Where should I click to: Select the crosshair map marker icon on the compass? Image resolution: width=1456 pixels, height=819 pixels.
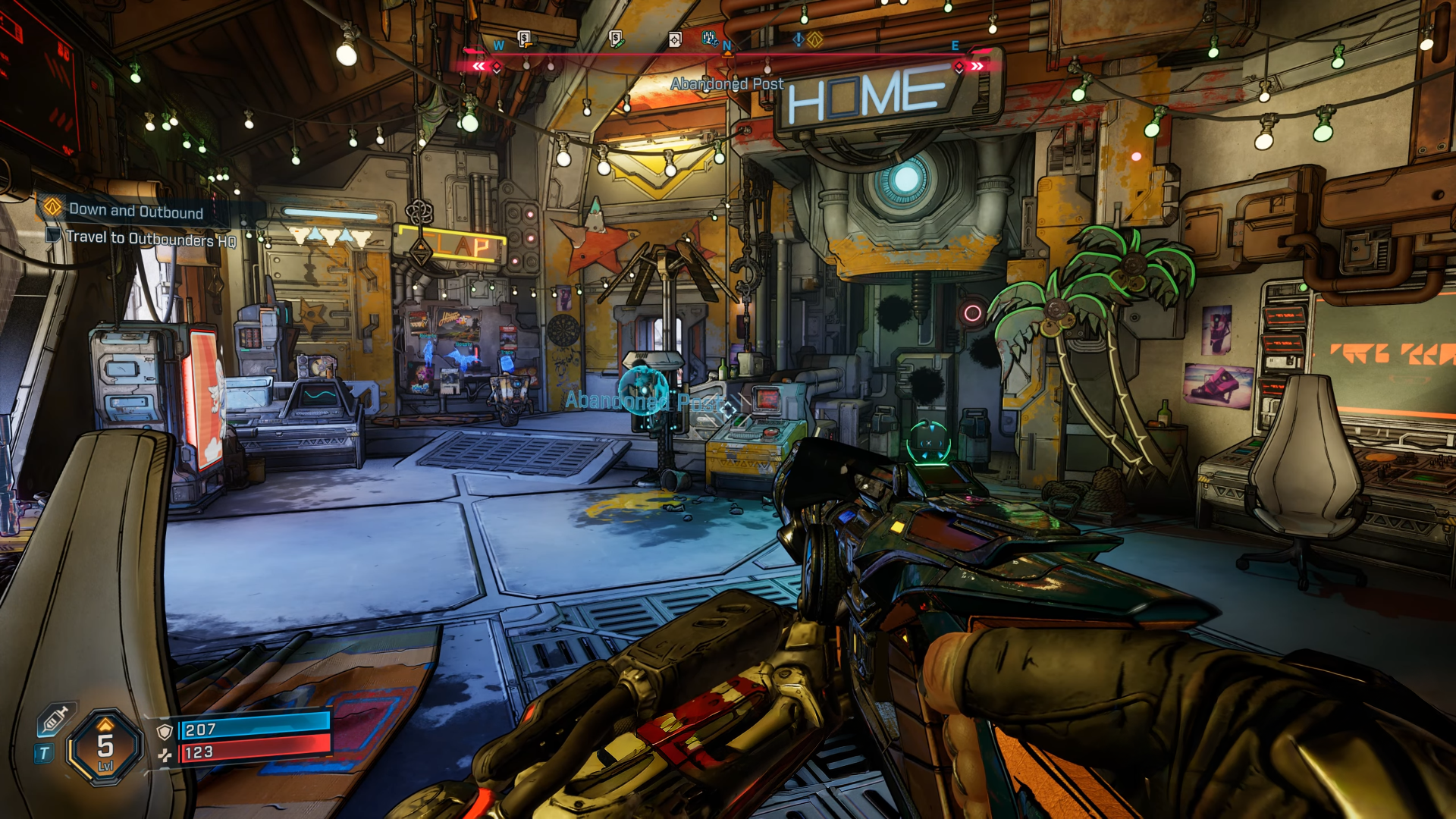point(673,39)
